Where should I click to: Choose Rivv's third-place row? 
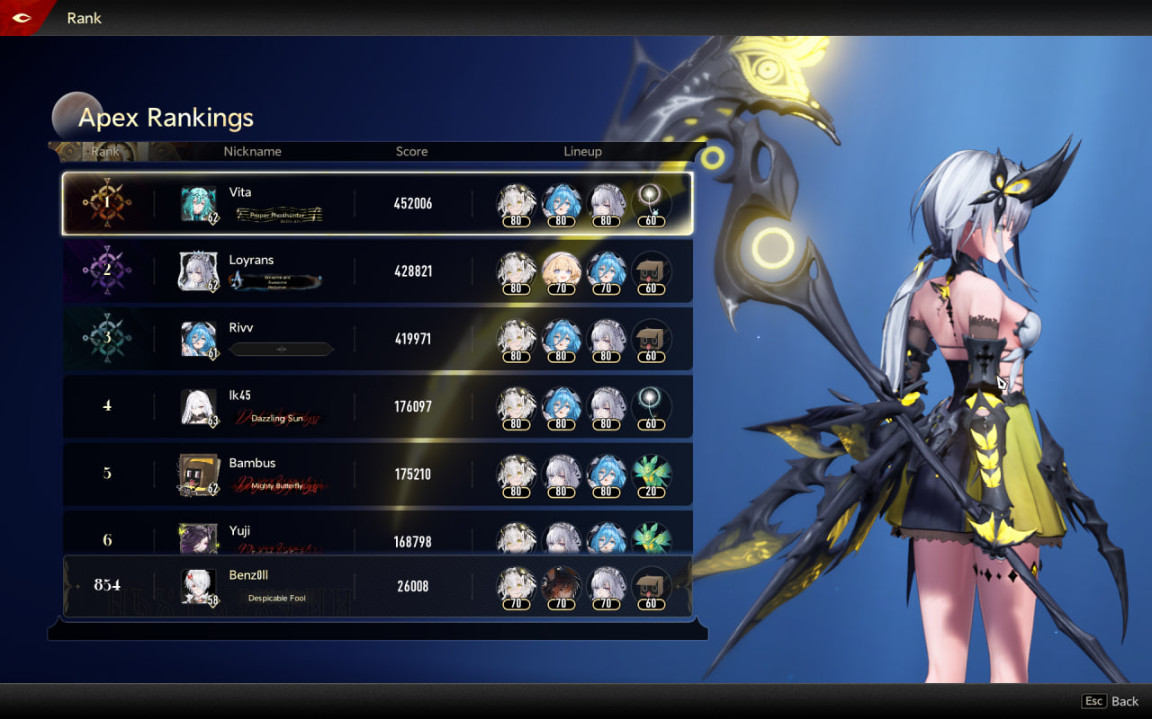point(377,339)
